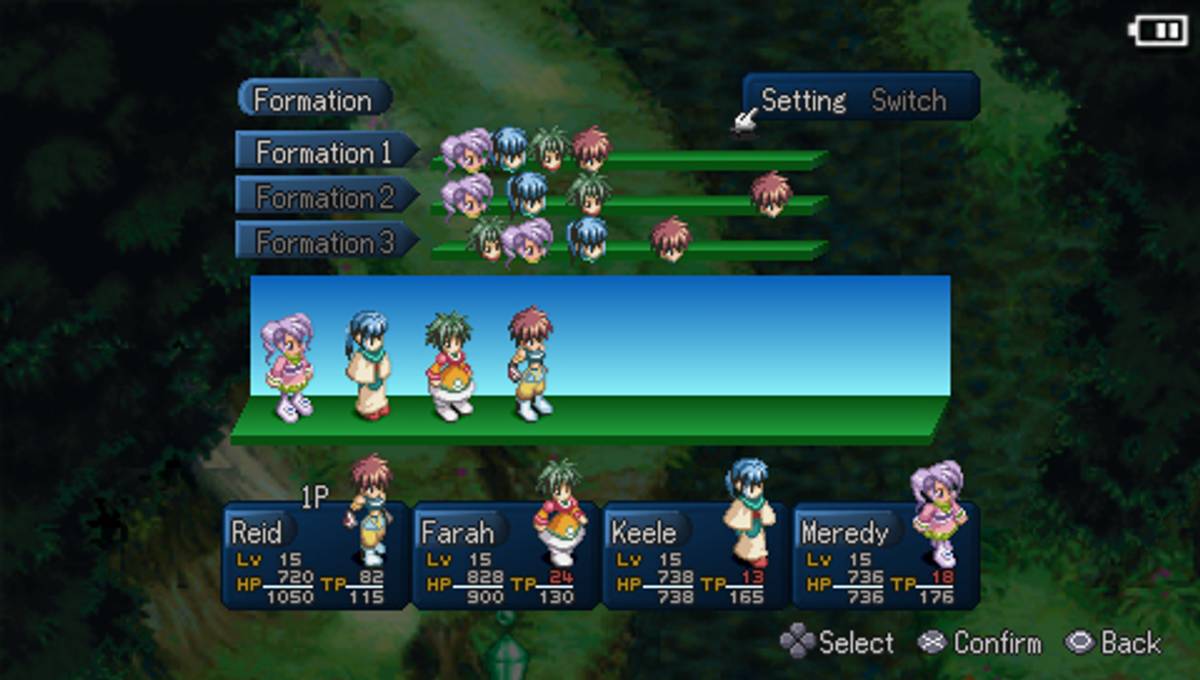Image resolution: width=1200 pixels, height=680 pixels.
Task: Select Reid's party status panel
Action: pos(315,556)
